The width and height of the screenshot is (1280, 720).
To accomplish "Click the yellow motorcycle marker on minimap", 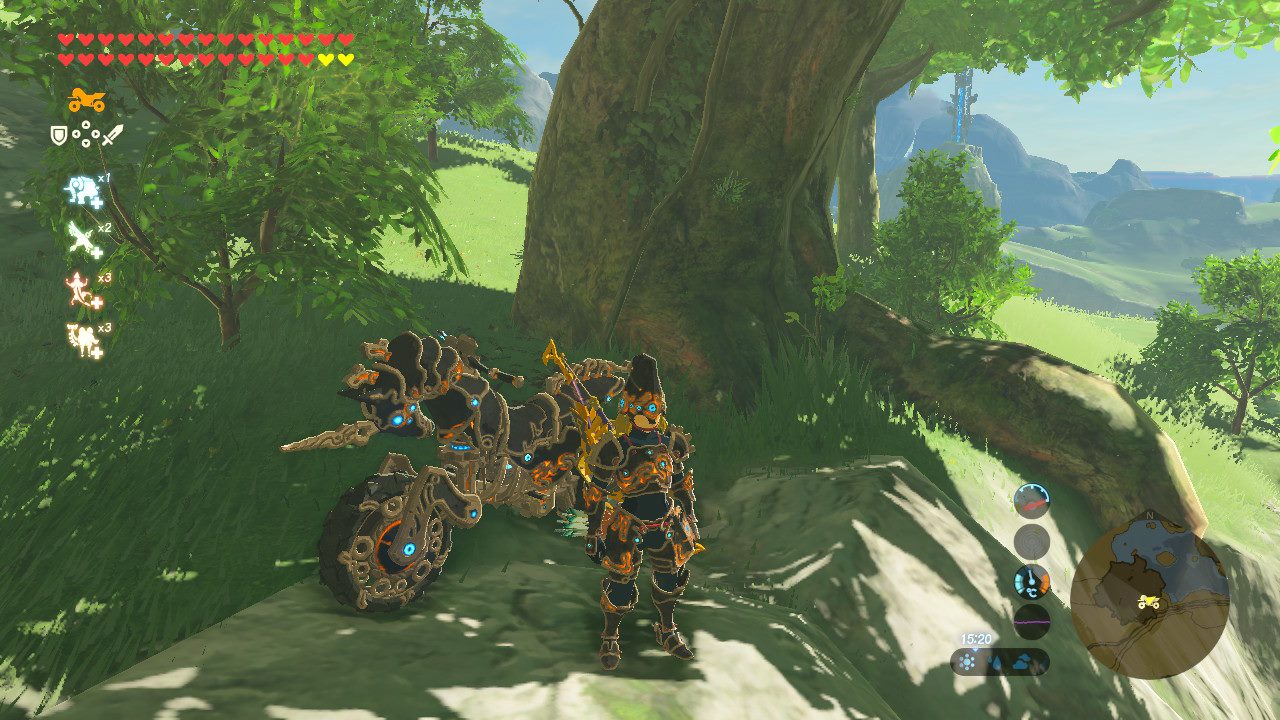I will (1148, 602).
